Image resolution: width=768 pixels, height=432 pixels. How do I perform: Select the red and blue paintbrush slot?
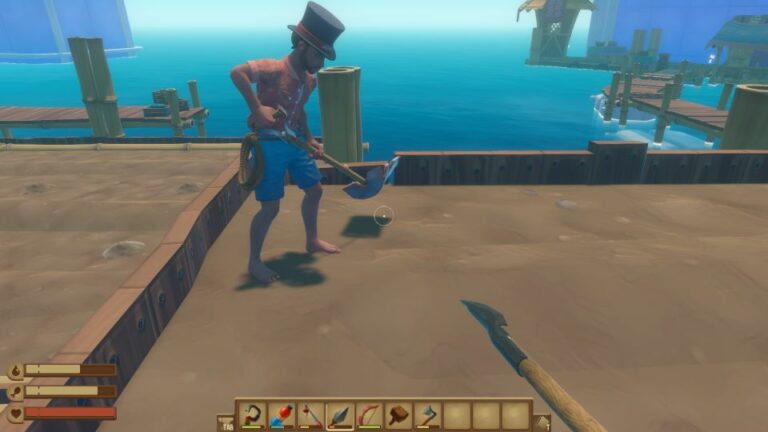pyautogui.click(x=282, y=415)
